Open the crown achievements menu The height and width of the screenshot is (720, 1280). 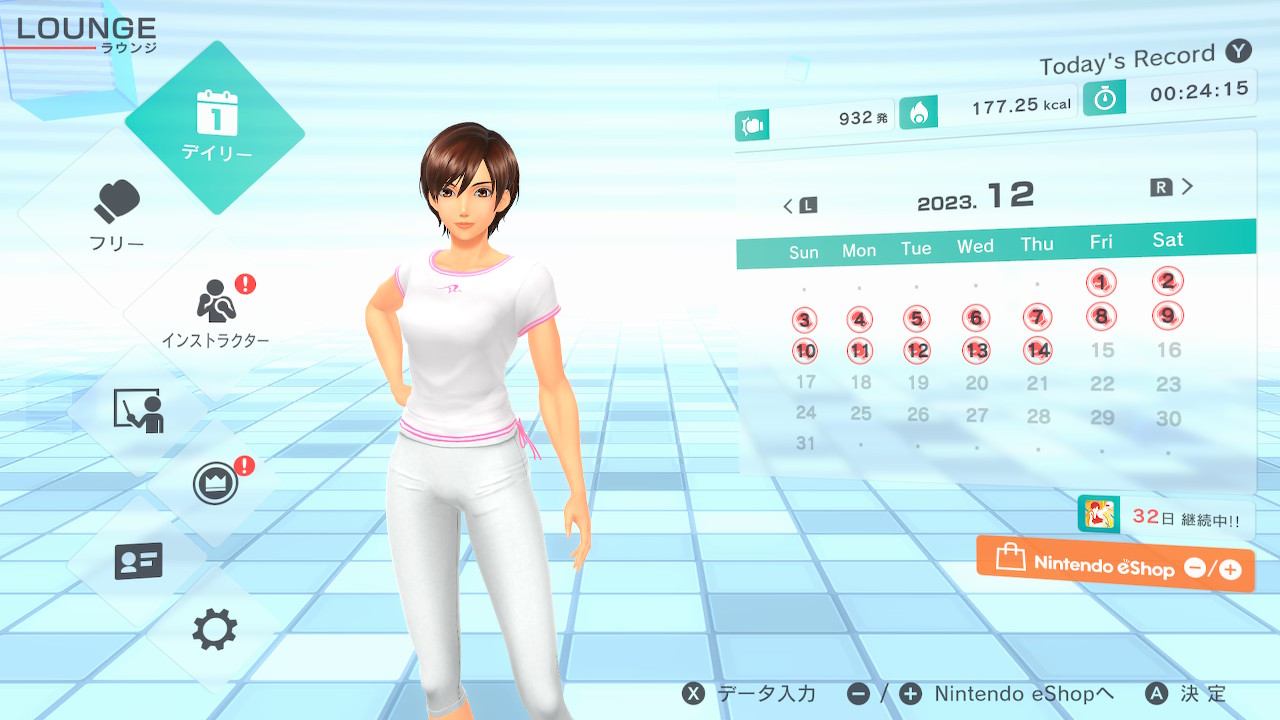[x=215, y=484]
